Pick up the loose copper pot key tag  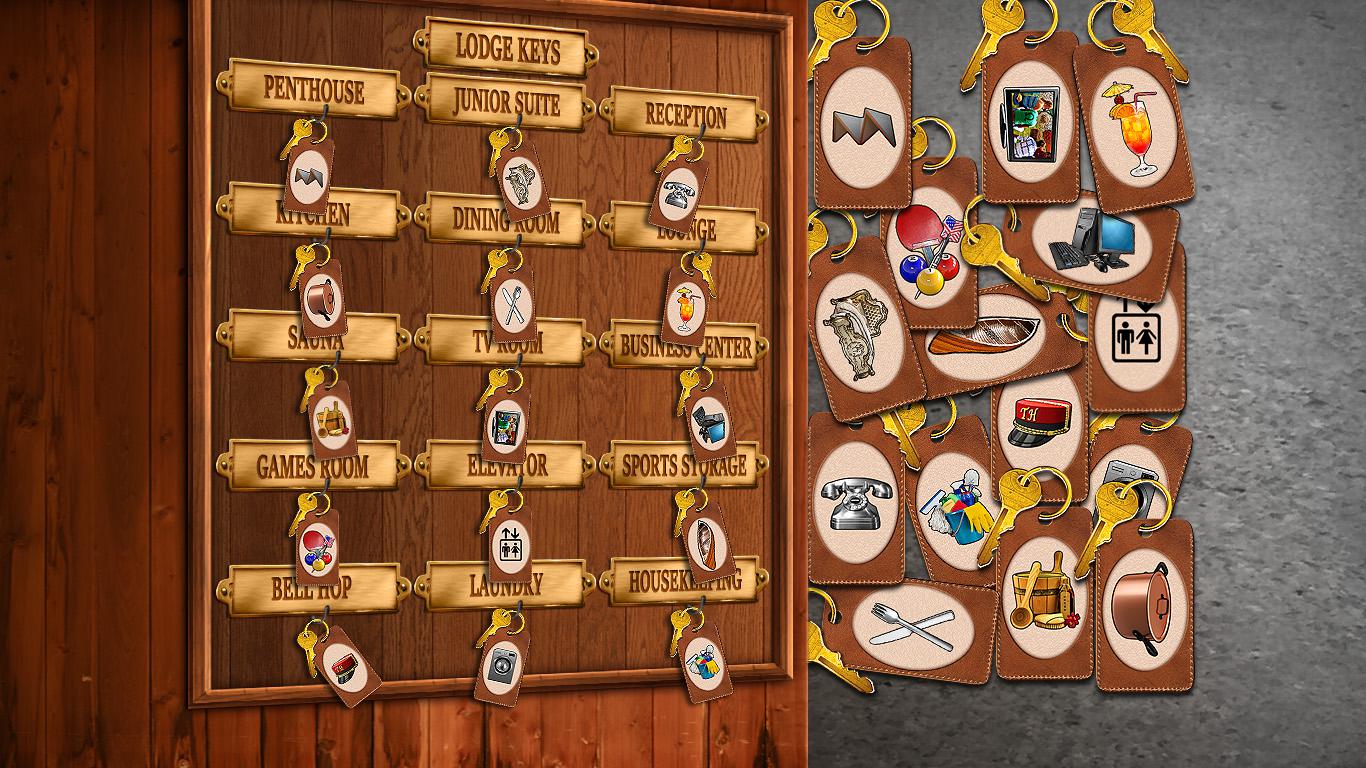1143,607
